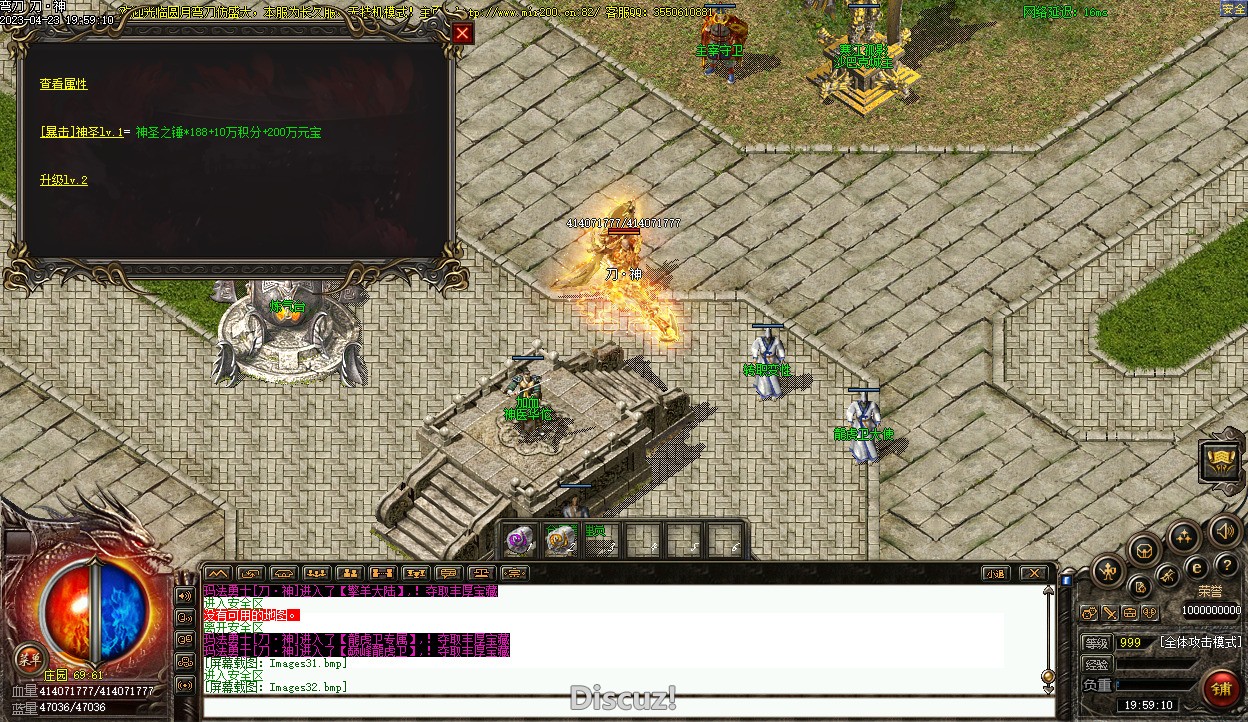Open the skills sparkle icon
Viewport: 1248px width, 722px height.
point(1184,537)
